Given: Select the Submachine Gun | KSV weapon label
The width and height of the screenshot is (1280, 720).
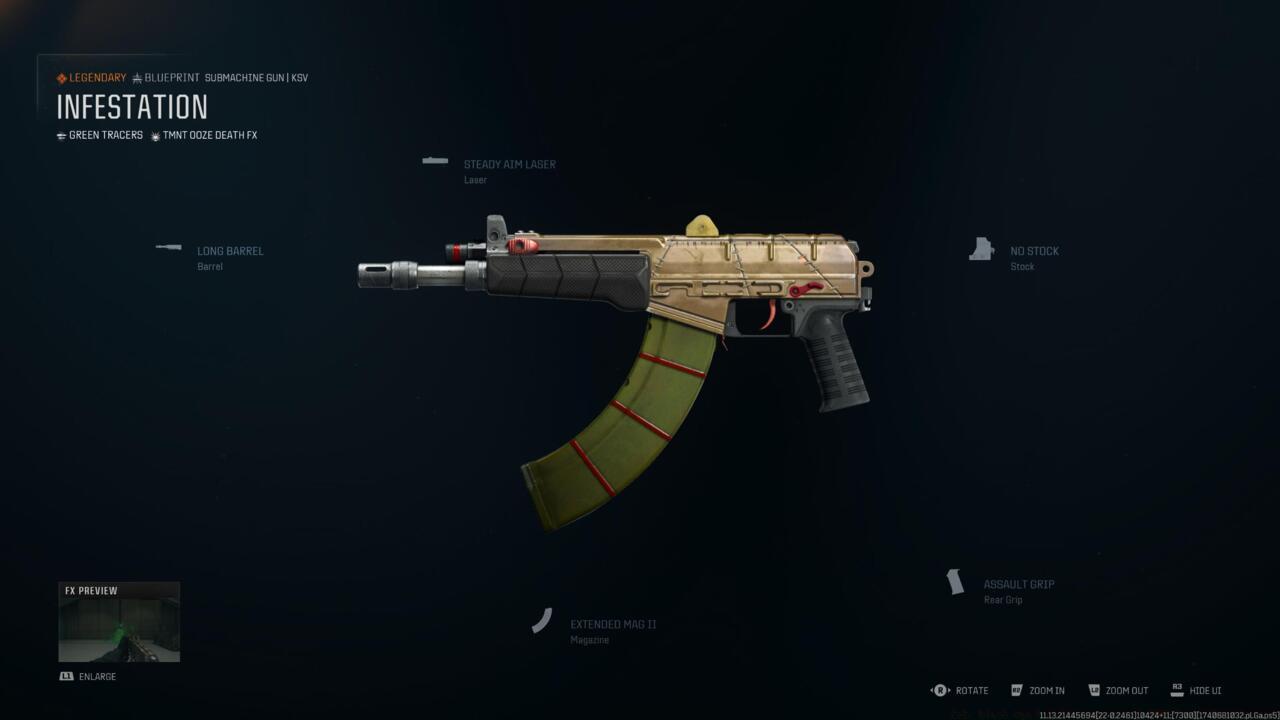Looking at the screenshot, I should (x=255, y=77).
